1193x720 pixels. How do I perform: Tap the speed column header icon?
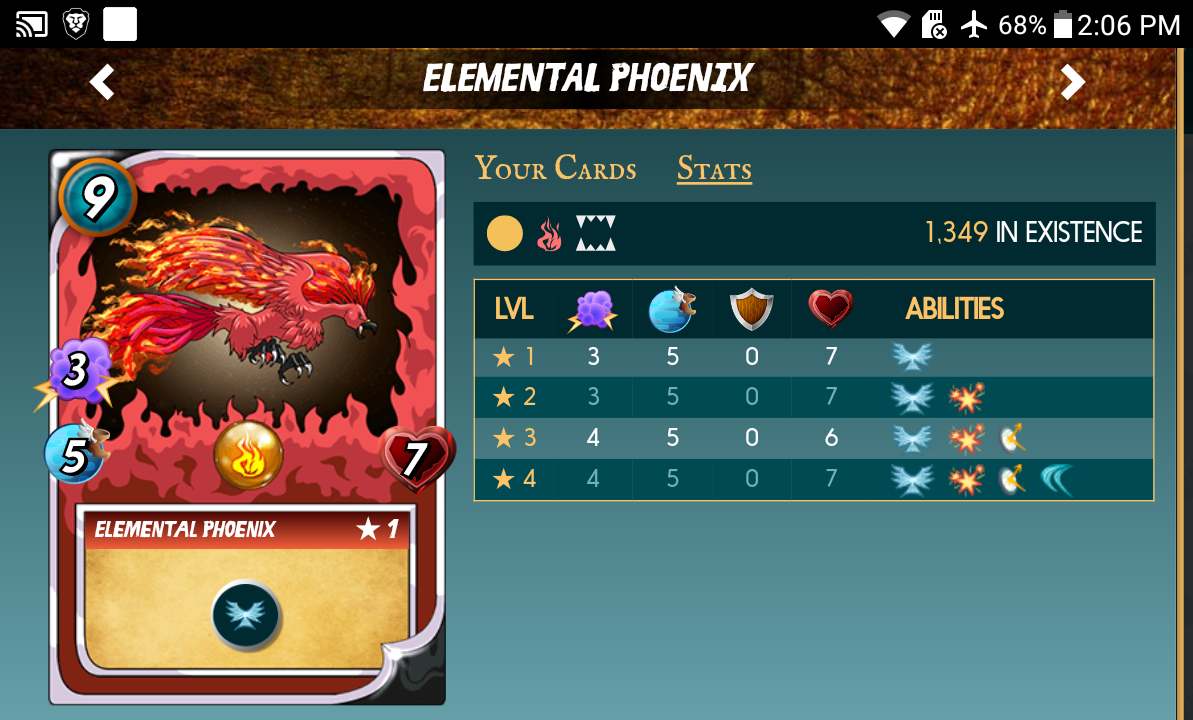point(671,309)
